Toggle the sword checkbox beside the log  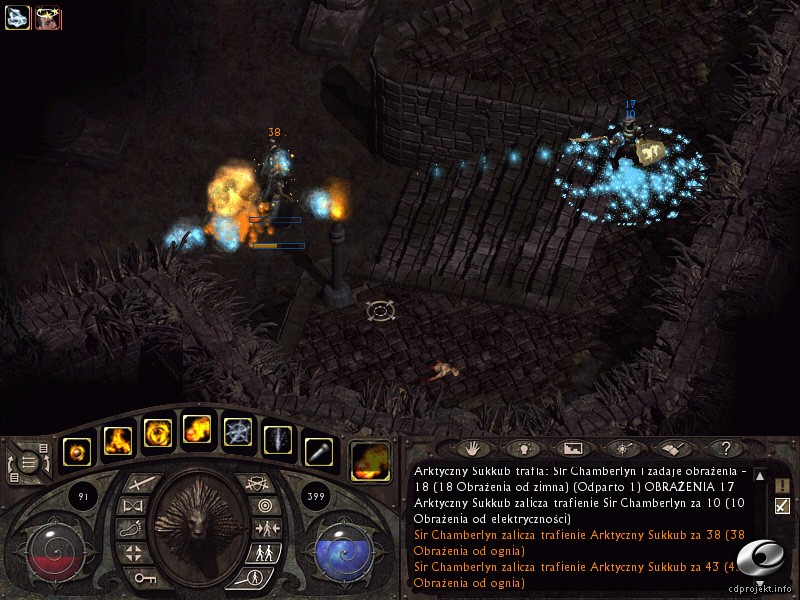pyautogui.click(x=782, y=506)
